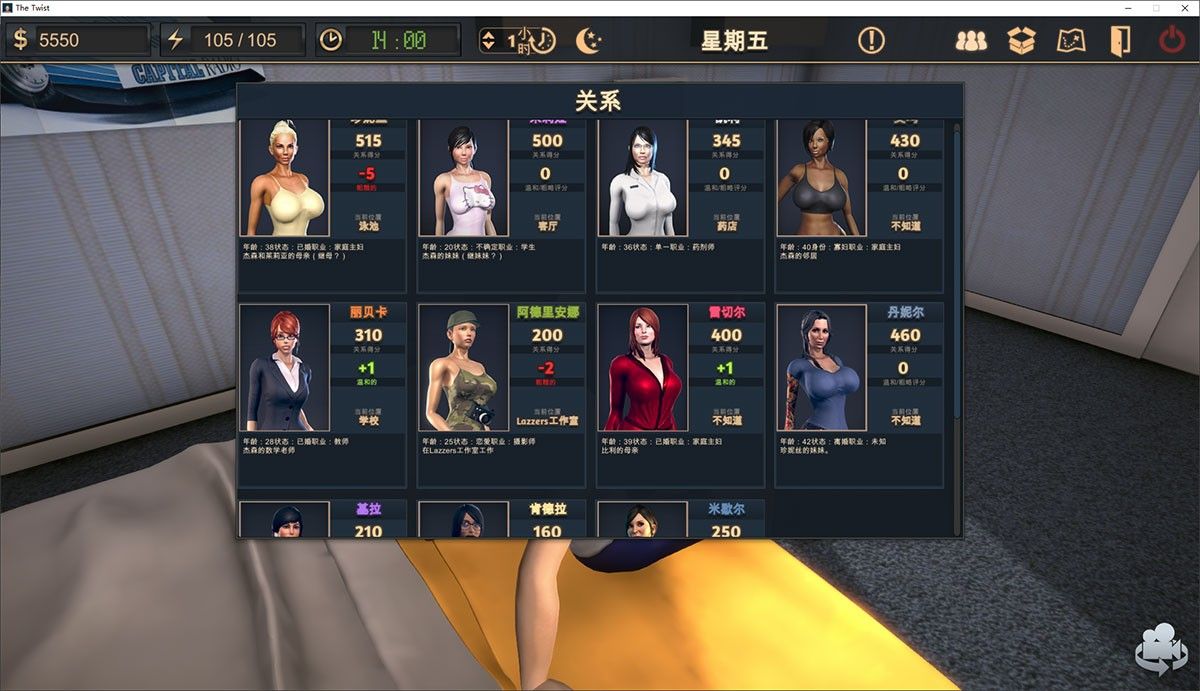Open the exclamation mark tasks icon
This screenshot has width=1200, height=691.
[871, 41]
